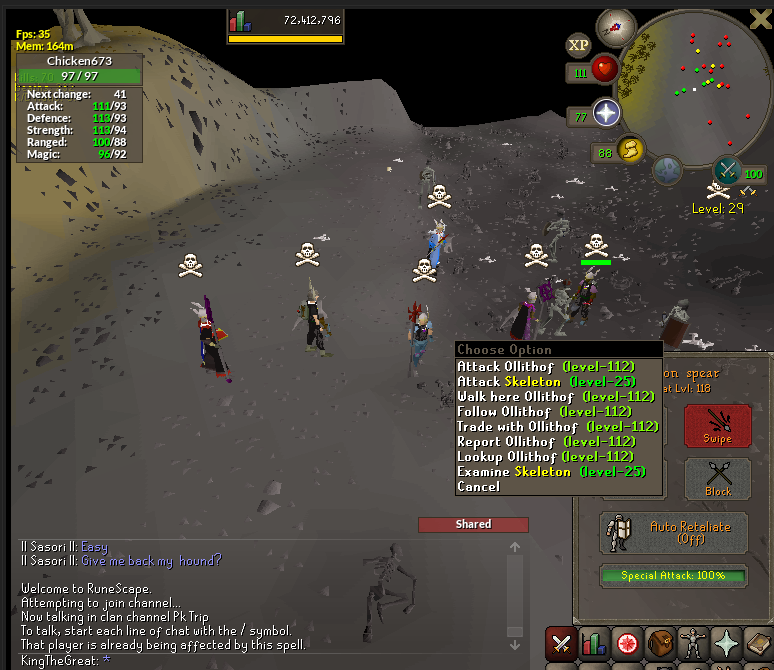
Task: Choose Walk here Ollithof
Action: (555, 397)
